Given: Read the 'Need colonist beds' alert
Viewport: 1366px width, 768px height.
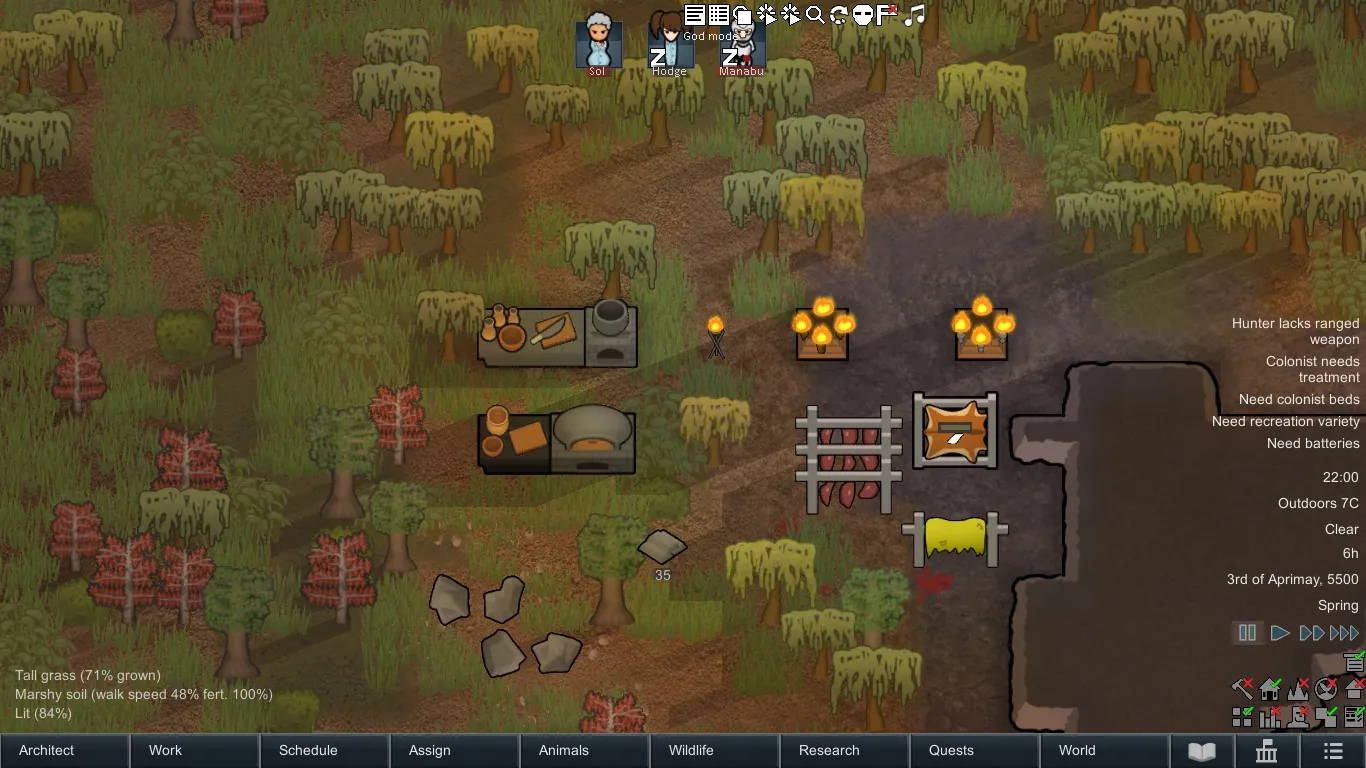Looking at the screenshot, I should pos(1299,400).
